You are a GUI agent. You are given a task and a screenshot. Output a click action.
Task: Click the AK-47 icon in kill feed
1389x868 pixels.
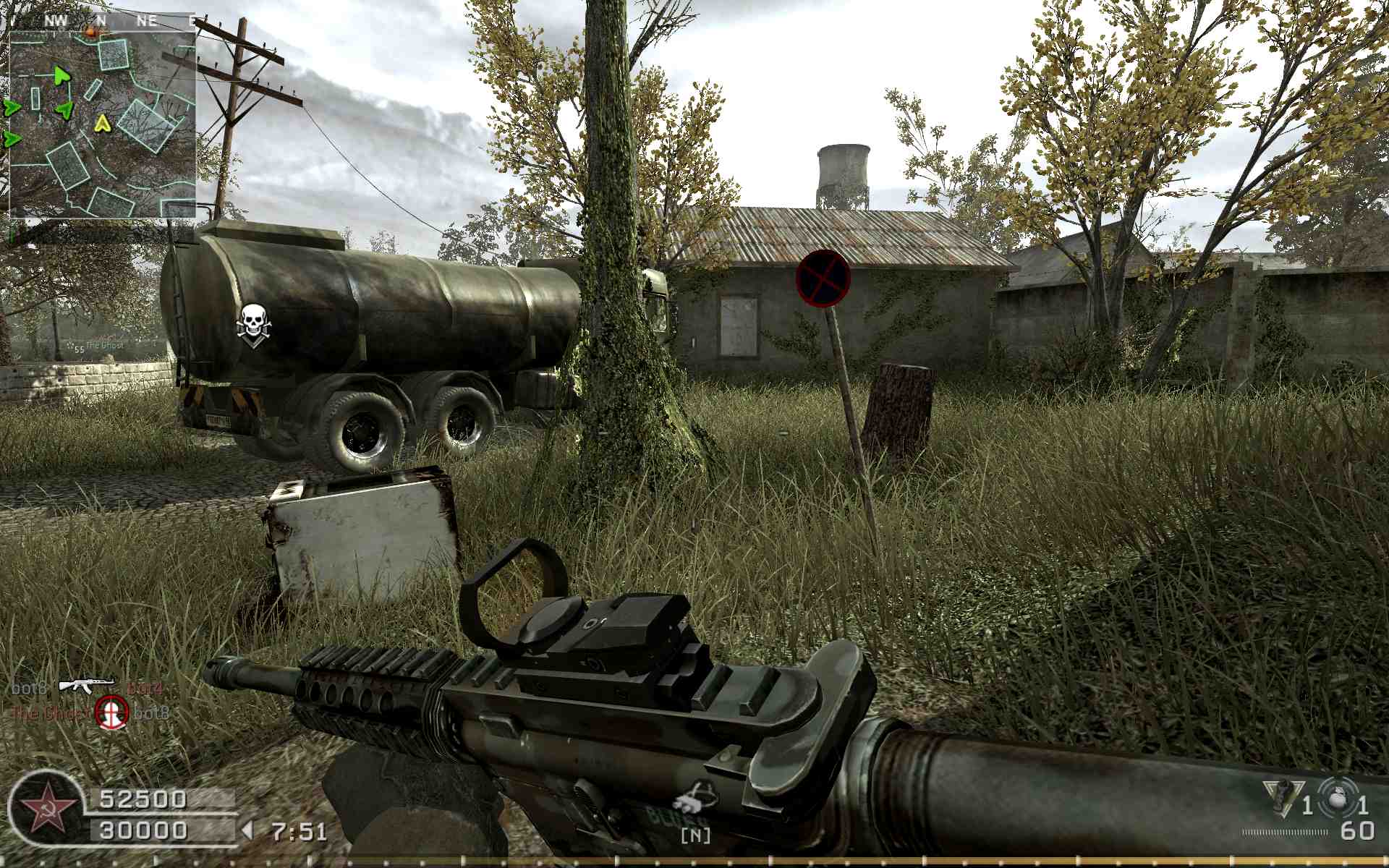tap(86, 685)
